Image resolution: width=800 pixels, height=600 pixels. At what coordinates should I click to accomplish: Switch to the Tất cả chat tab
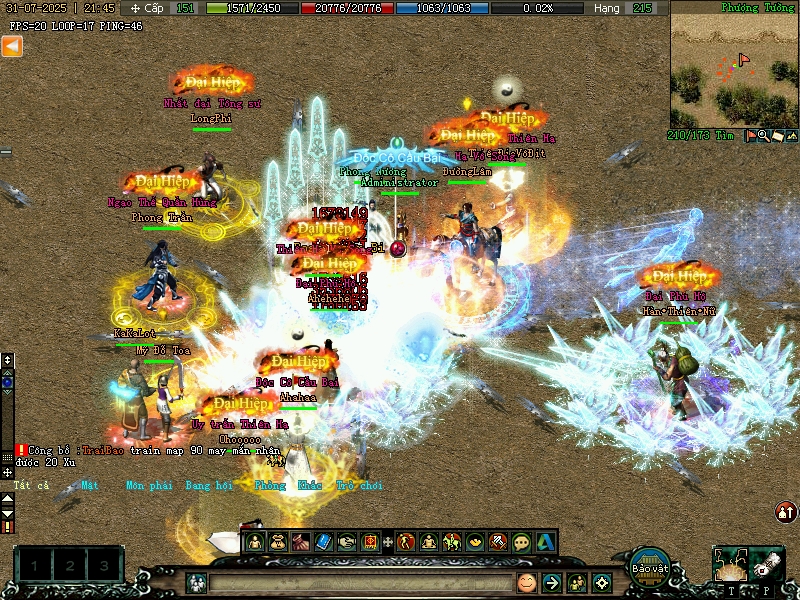[31, 485]
